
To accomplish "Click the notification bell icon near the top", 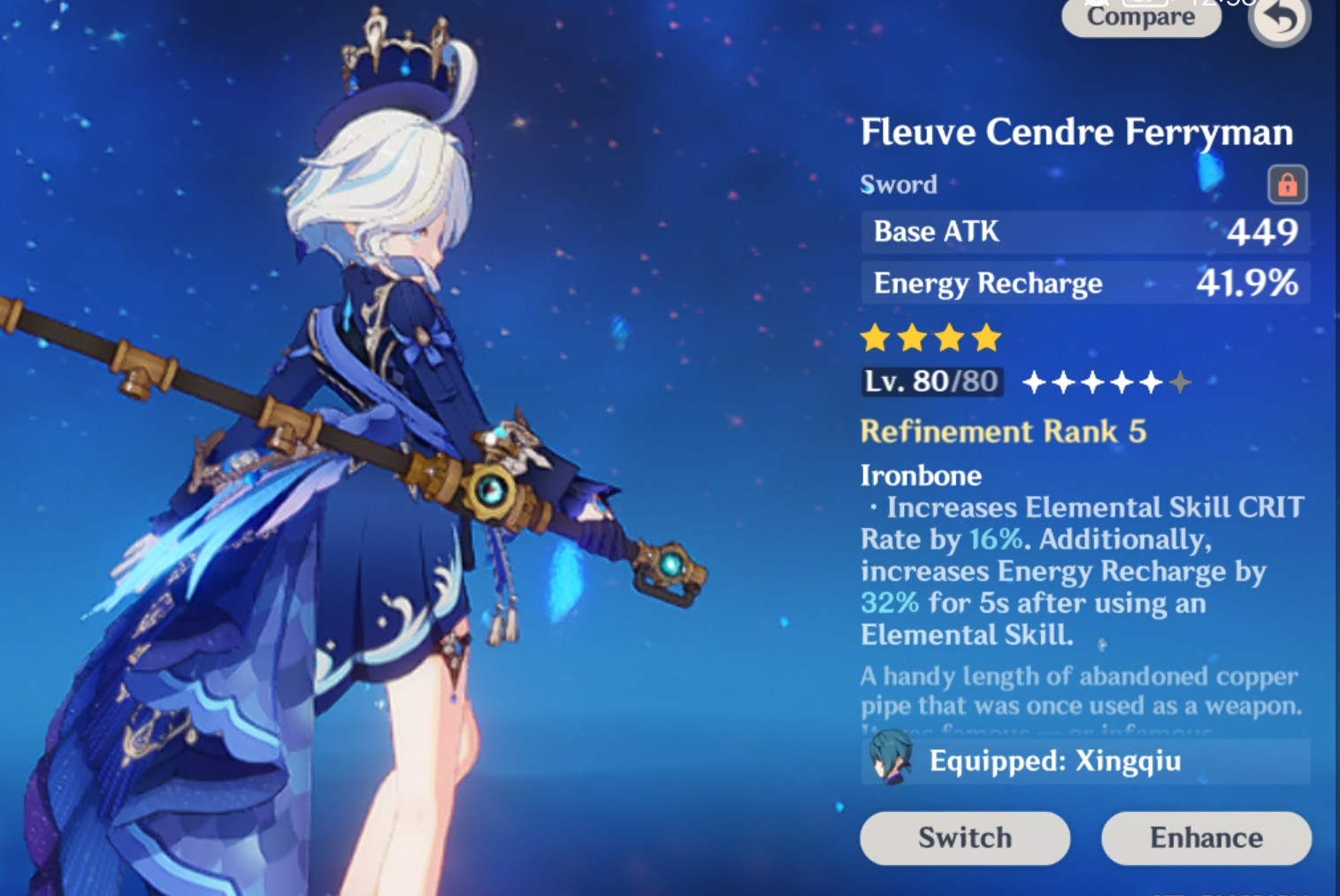I will [x=1096, y=4].
